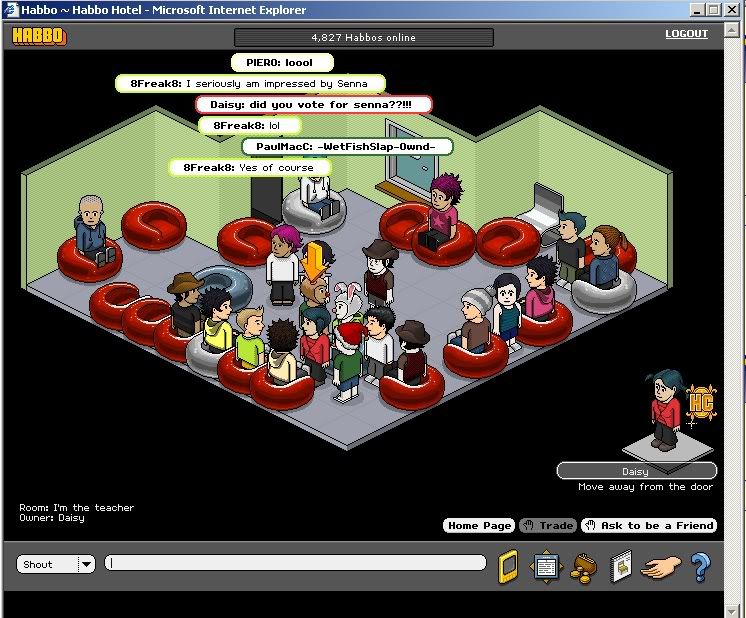This screenshot has width=746, height=618.
Task: Click the Habbo logo
Action: 38,37
